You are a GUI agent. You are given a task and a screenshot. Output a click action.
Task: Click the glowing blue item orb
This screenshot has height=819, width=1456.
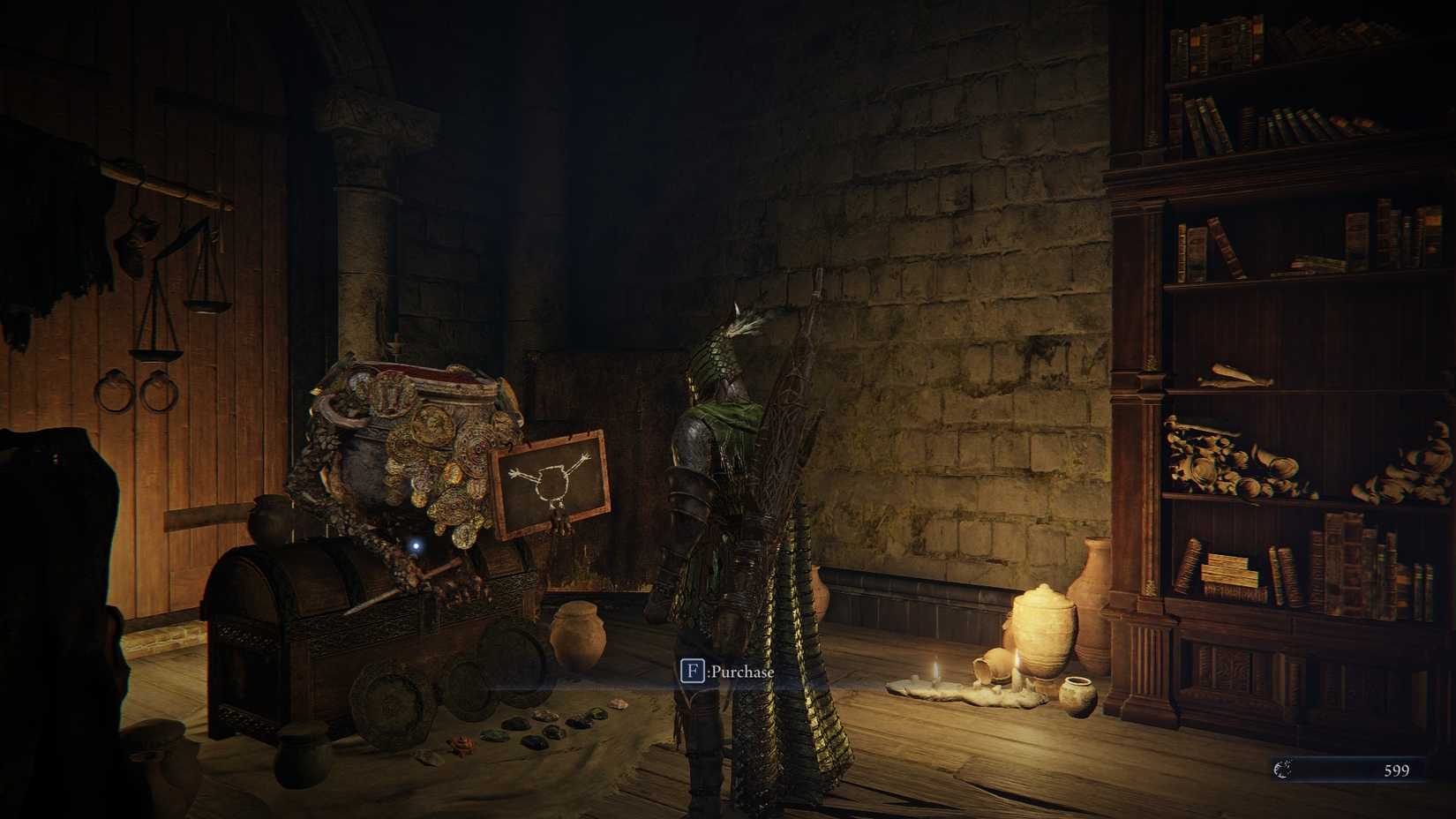pos(417,545)
